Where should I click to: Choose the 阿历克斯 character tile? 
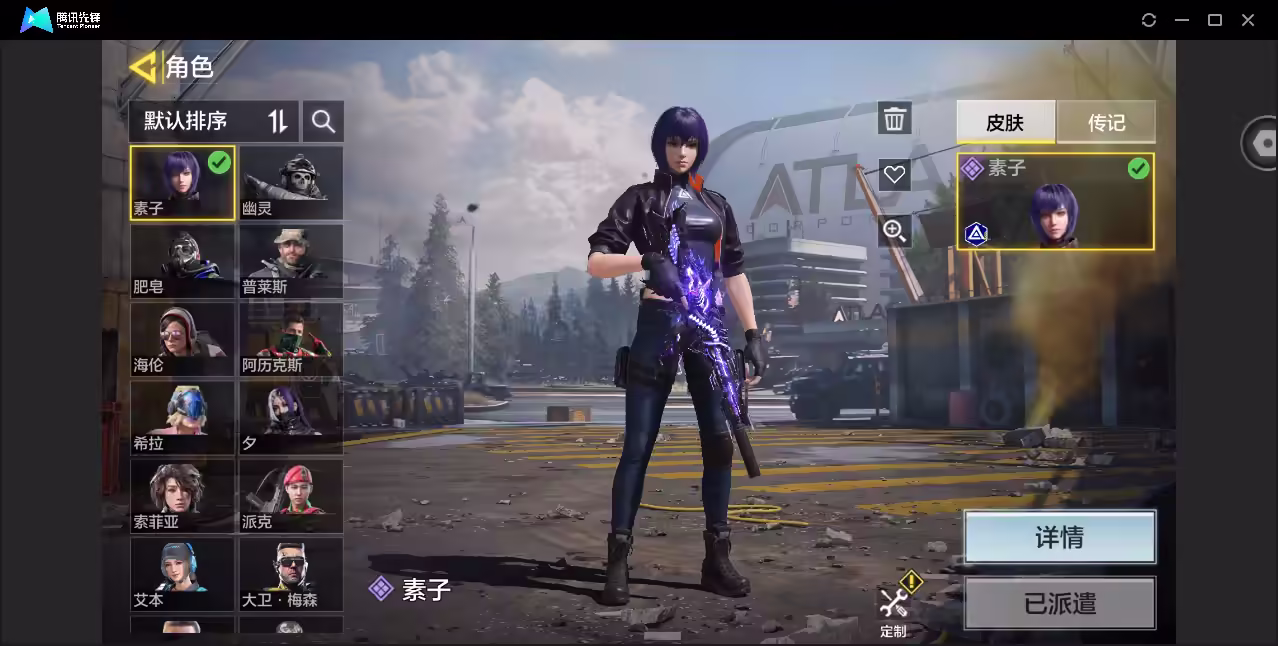point(291,339)
